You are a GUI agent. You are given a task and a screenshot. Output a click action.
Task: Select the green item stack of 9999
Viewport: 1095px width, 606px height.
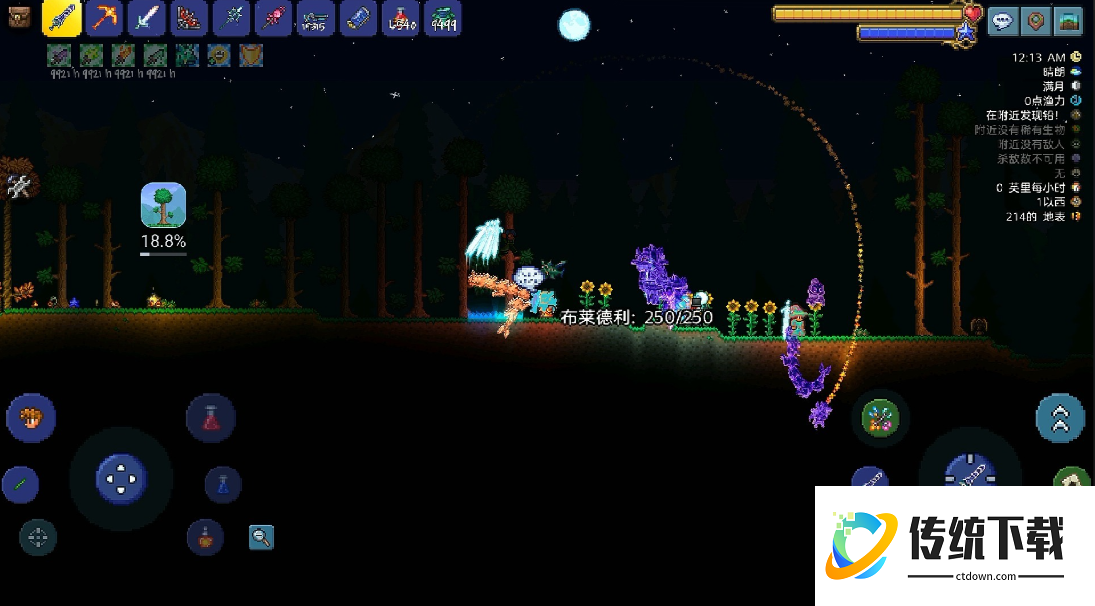click(x=443, y=18)
